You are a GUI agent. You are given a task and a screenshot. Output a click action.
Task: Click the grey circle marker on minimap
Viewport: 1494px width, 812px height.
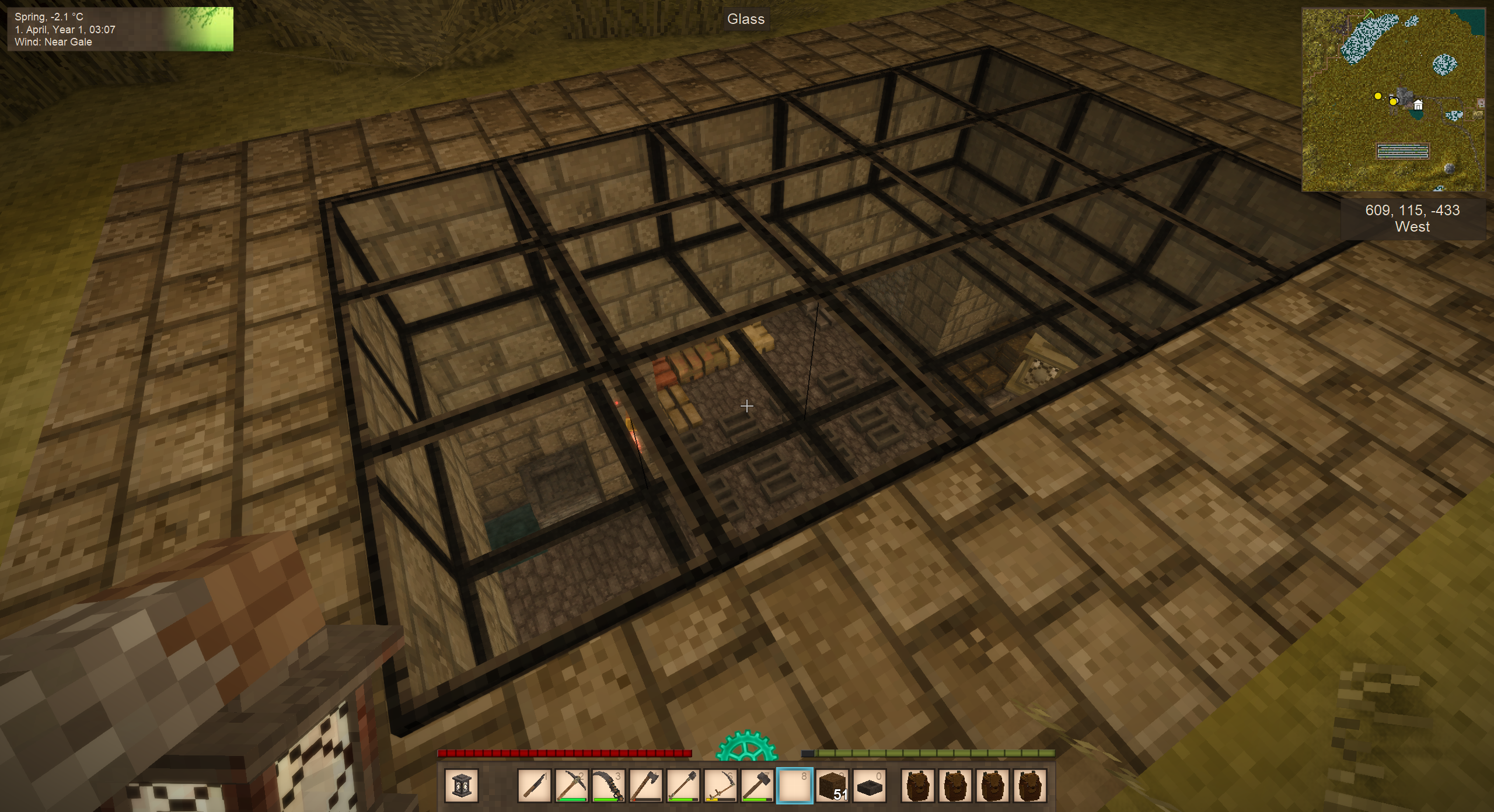1450,168
